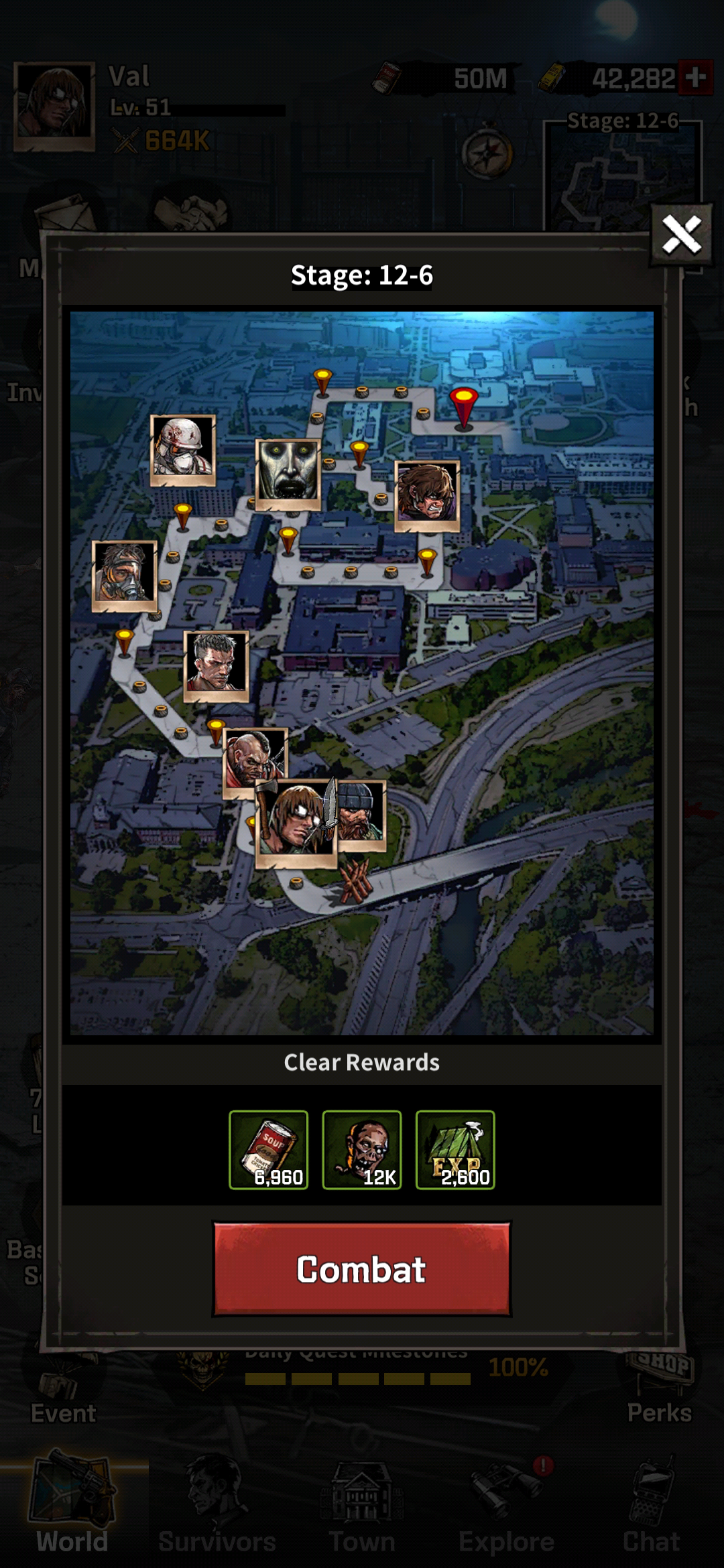Go to the Town tab

click(x=362, y=1514)
